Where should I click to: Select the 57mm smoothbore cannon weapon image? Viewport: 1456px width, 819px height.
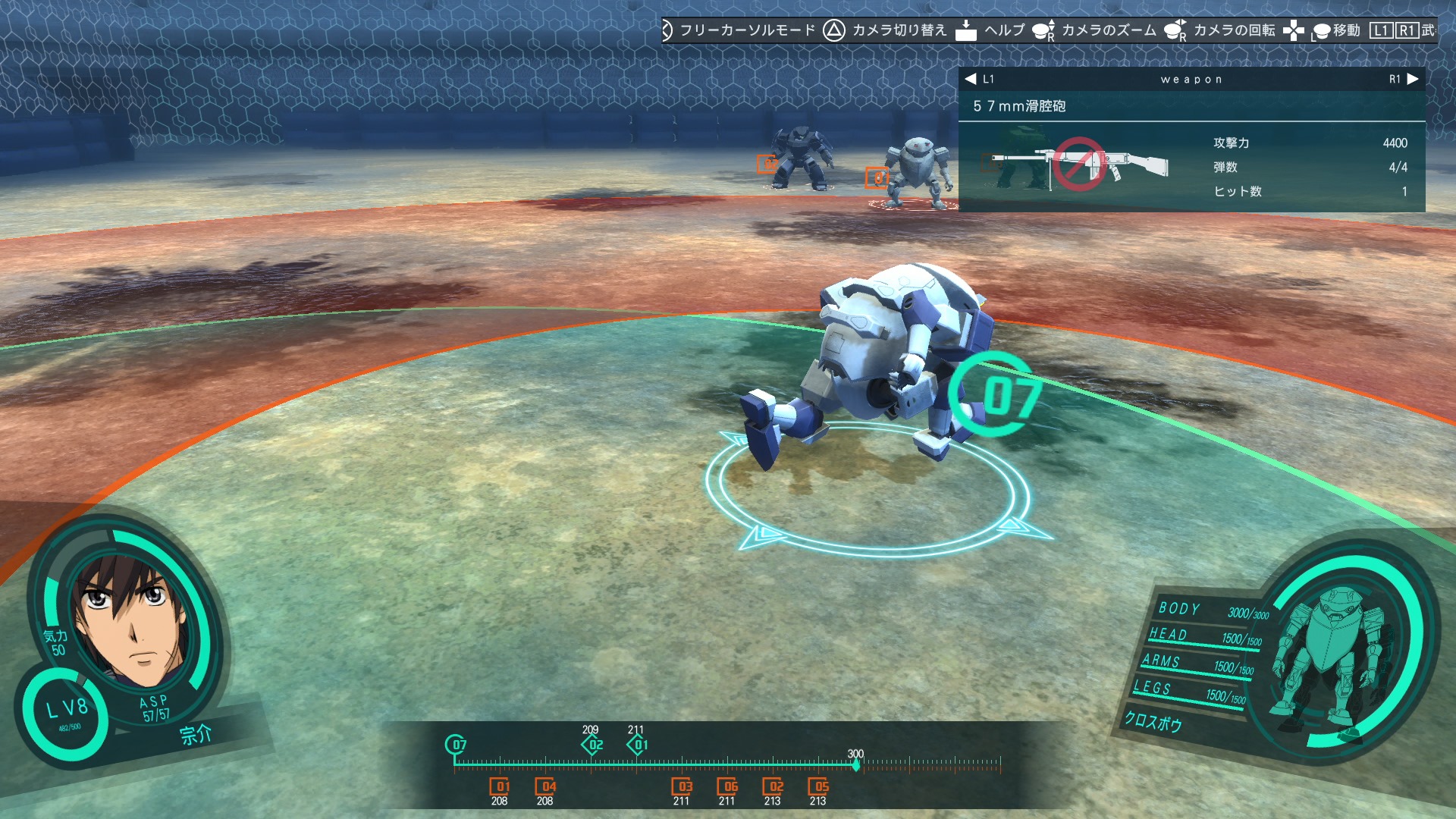(x=1080, y=165)
